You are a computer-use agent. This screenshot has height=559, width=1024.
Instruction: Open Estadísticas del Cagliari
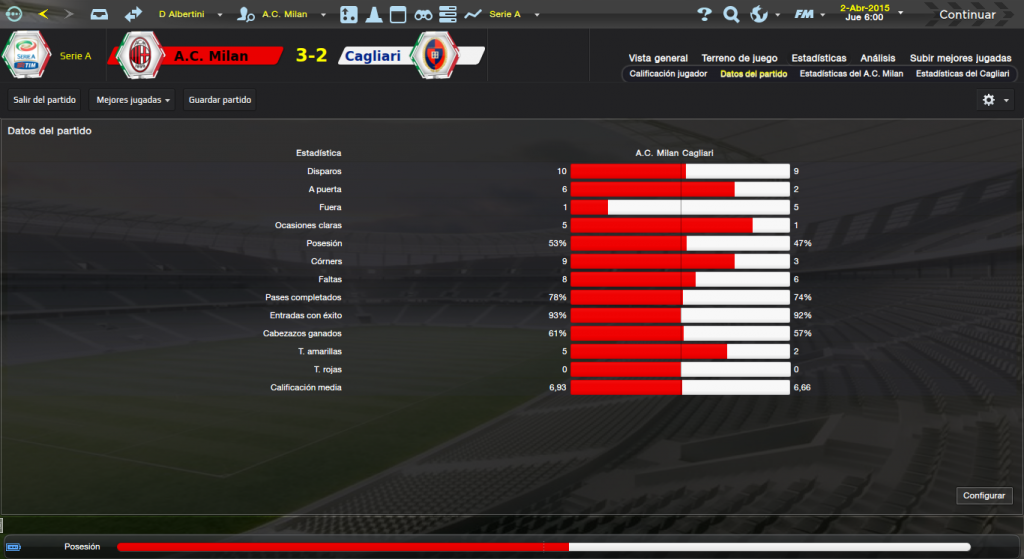(x=962, y=74)
